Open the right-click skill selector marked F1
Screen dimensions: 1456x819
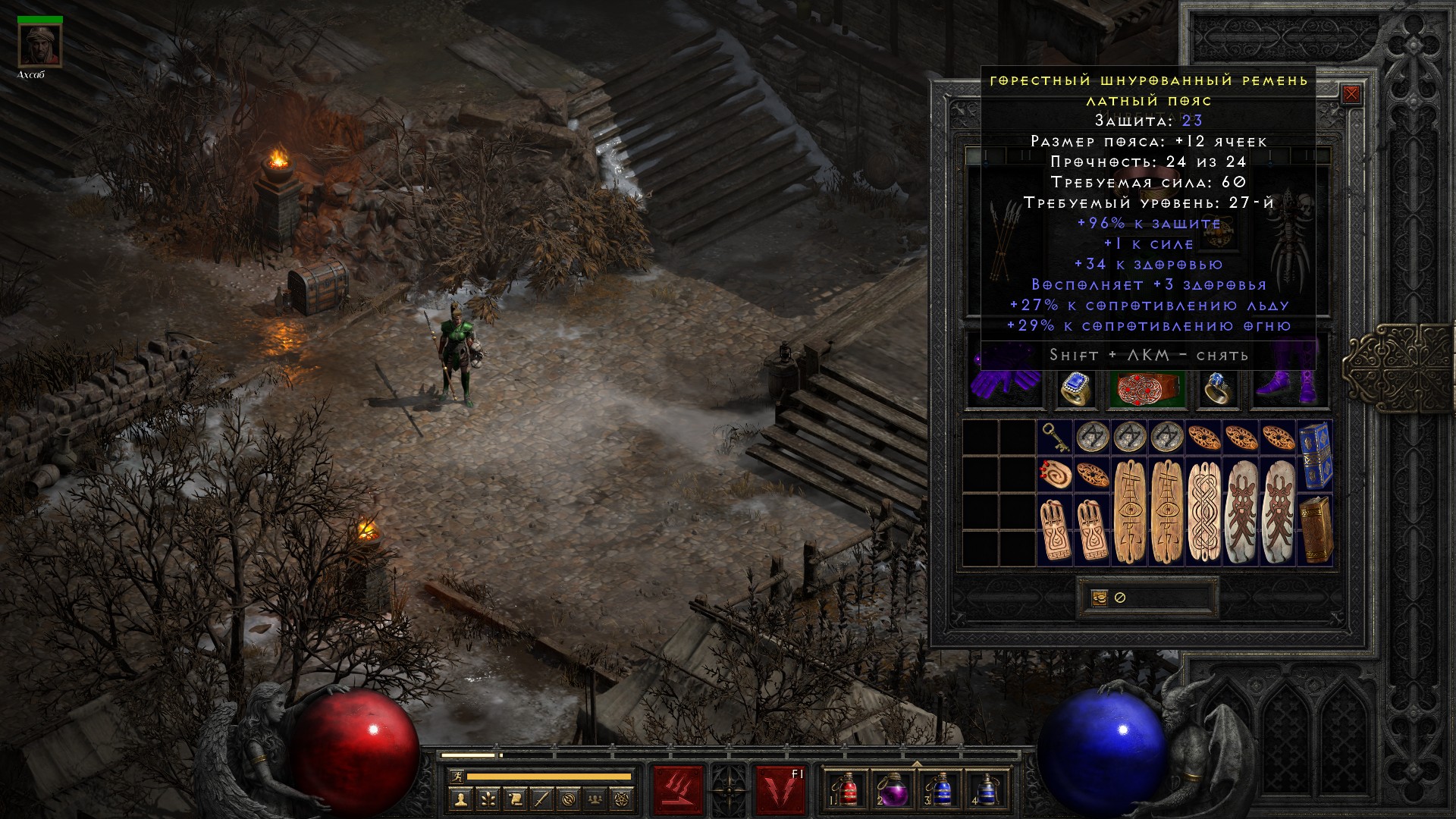[780, 790]
